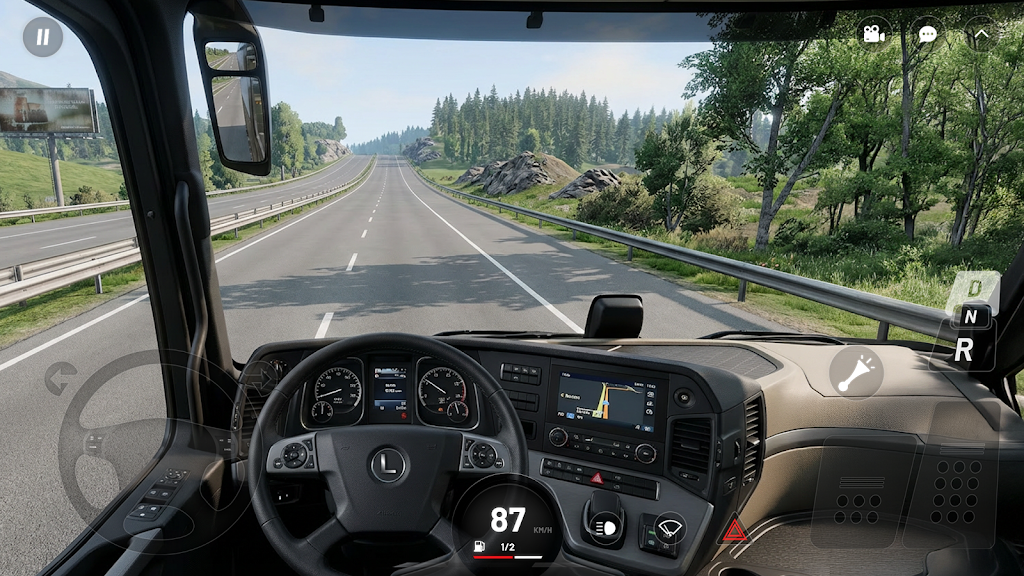1024x576 pixels.
Task: Select reverse gear R
Action: 965,351
